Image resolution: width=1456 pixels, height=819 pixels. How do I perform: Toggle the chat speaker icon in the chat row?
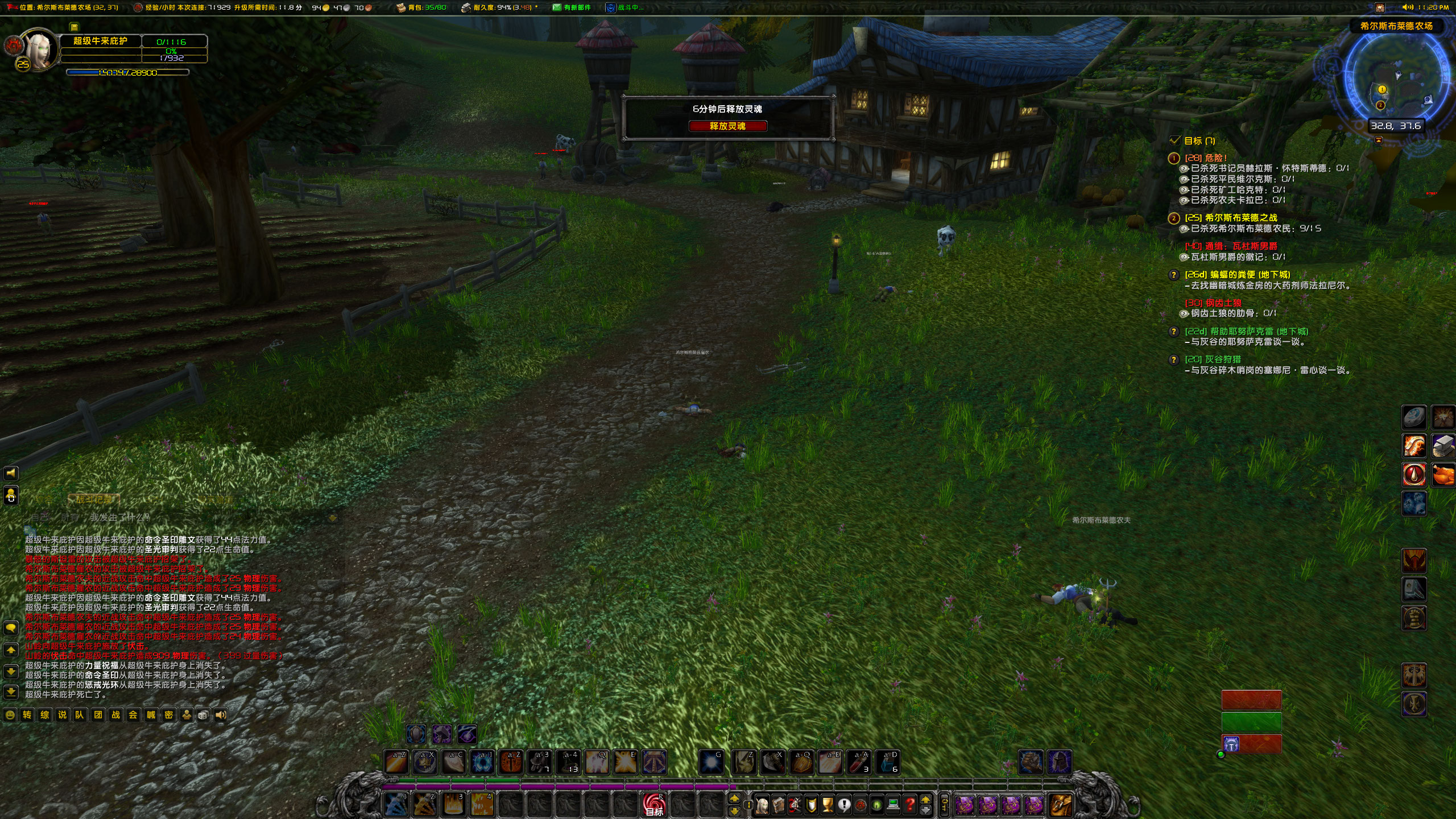pyautogui.click(x=220, y=715)
